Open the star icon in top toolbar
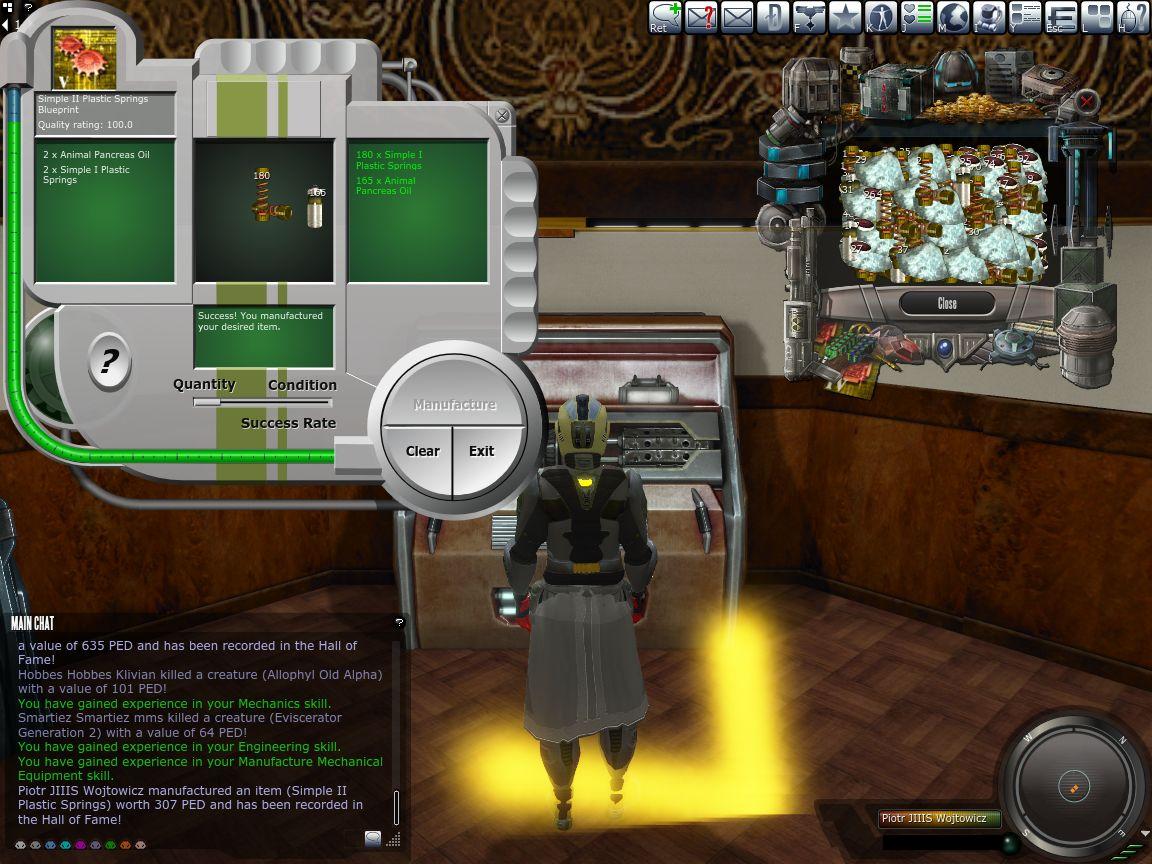 pyautogui.click(x=845, y=17)
